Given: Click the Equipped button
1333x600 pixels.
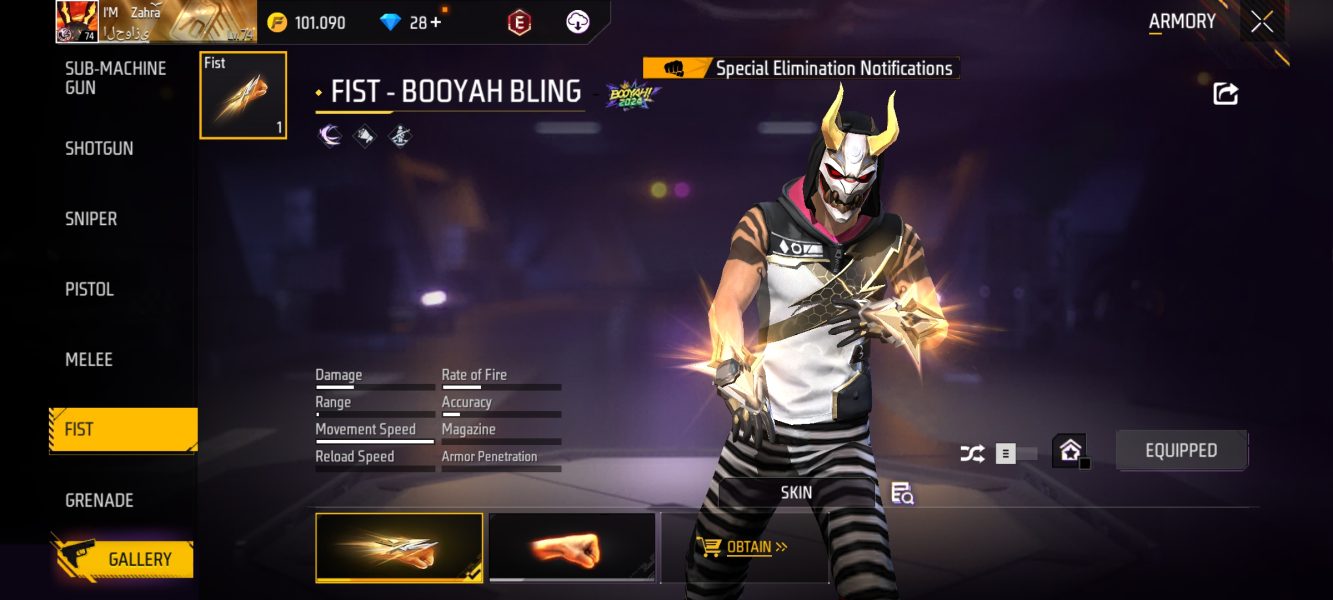Looking at the screenshot, I should (1181, 451).
